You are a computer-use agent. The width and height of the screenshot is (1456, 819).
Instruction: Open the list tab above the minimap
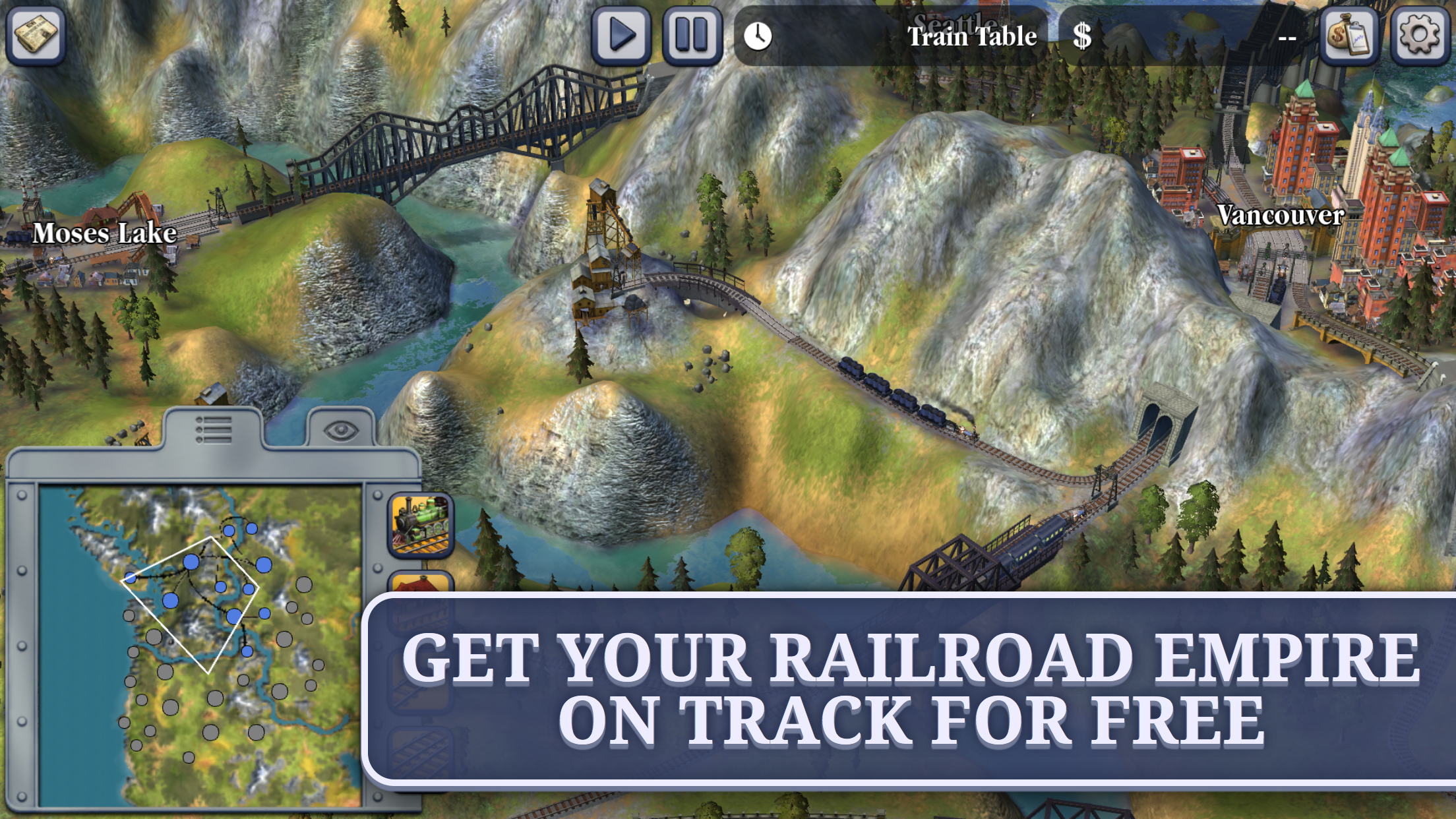click(214, 430)
